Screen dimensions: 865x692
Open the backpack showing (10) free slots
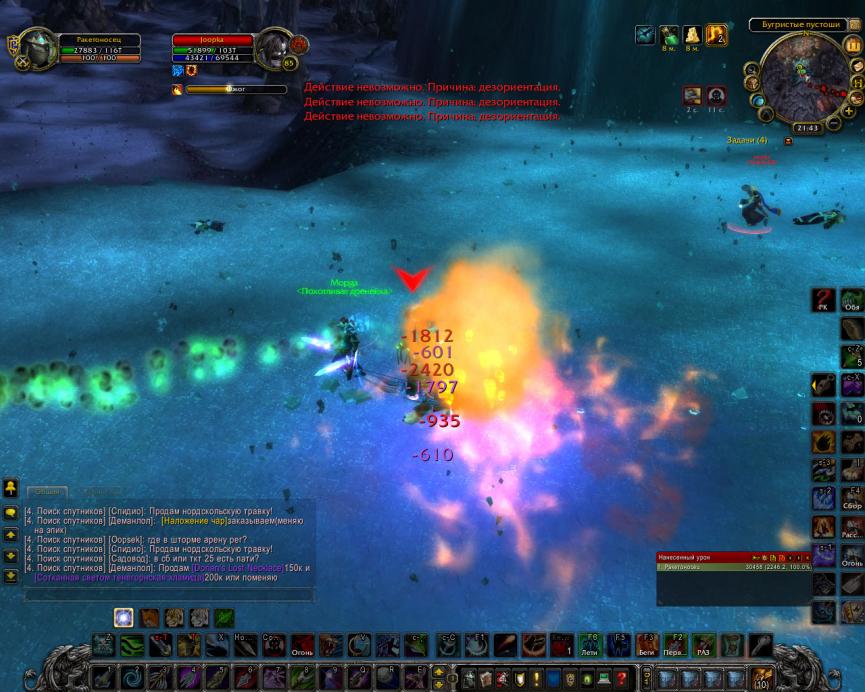point(760,676)
